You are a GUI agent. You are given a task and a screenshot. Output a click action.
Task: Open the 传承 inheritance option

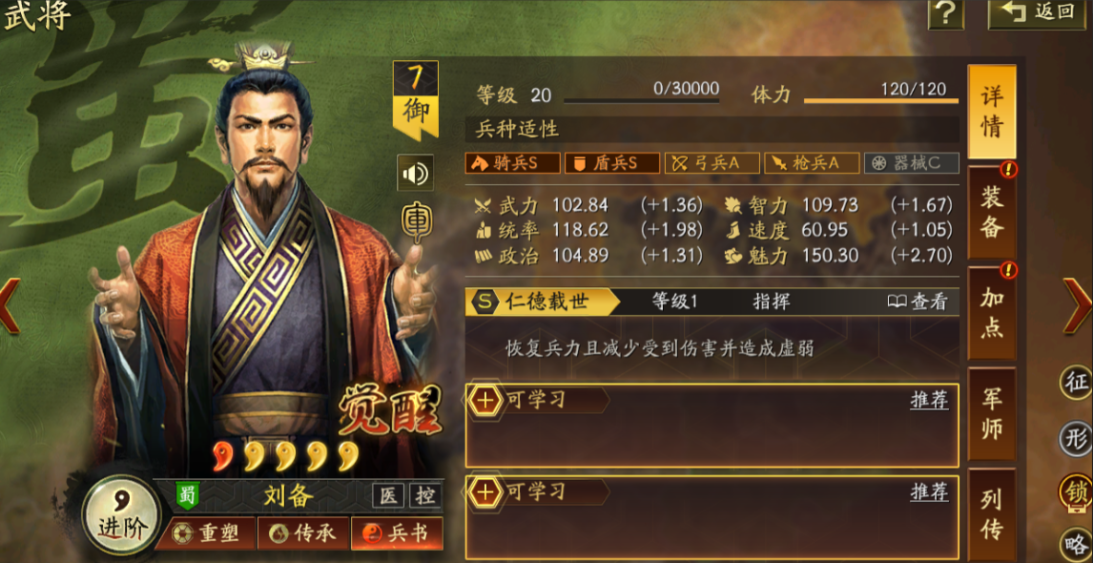pyautogui.click(x=303, y=534)
